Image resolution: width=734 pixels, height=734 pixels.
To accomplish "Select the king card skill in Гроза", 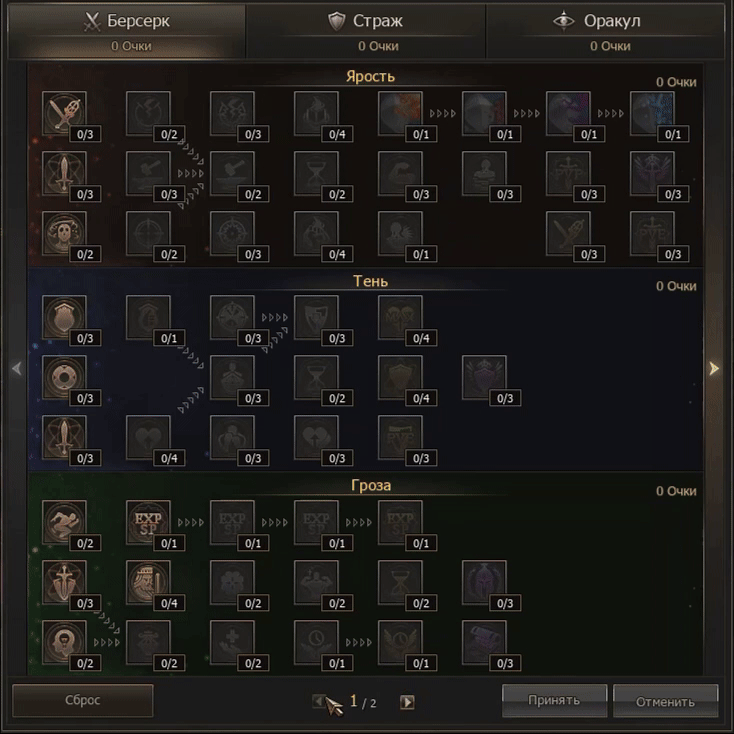I will 148,581.
